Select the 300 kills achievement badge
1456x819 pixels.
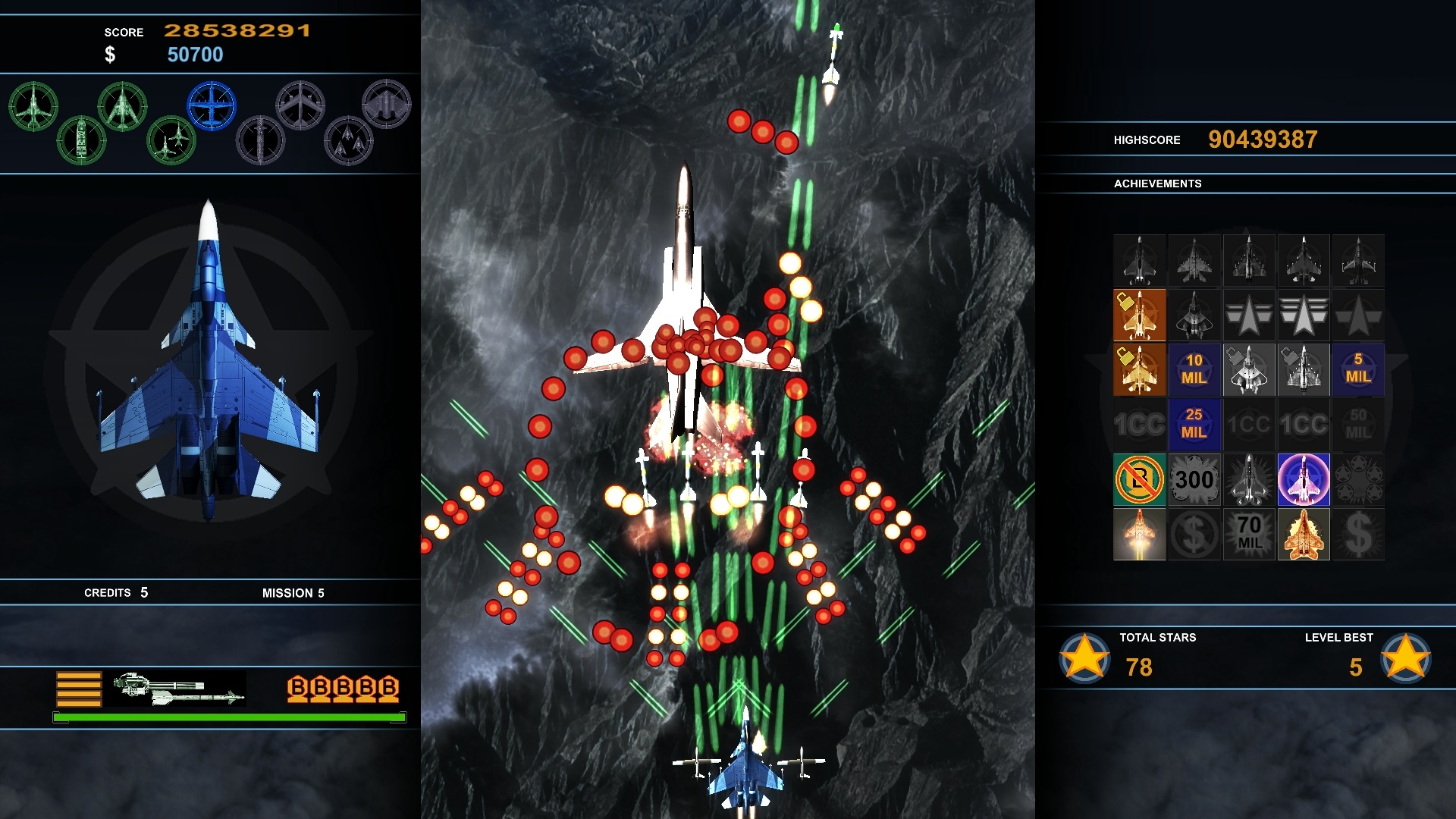pyautogui.click(x=1194, y=478)
